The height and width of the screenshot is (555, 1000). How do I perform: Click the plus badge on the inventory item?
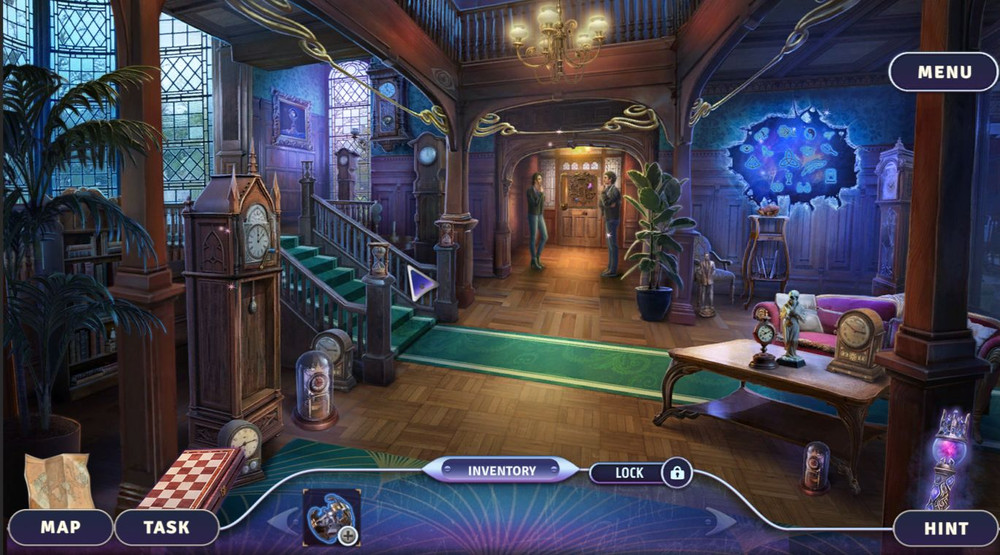pos(347,535)
